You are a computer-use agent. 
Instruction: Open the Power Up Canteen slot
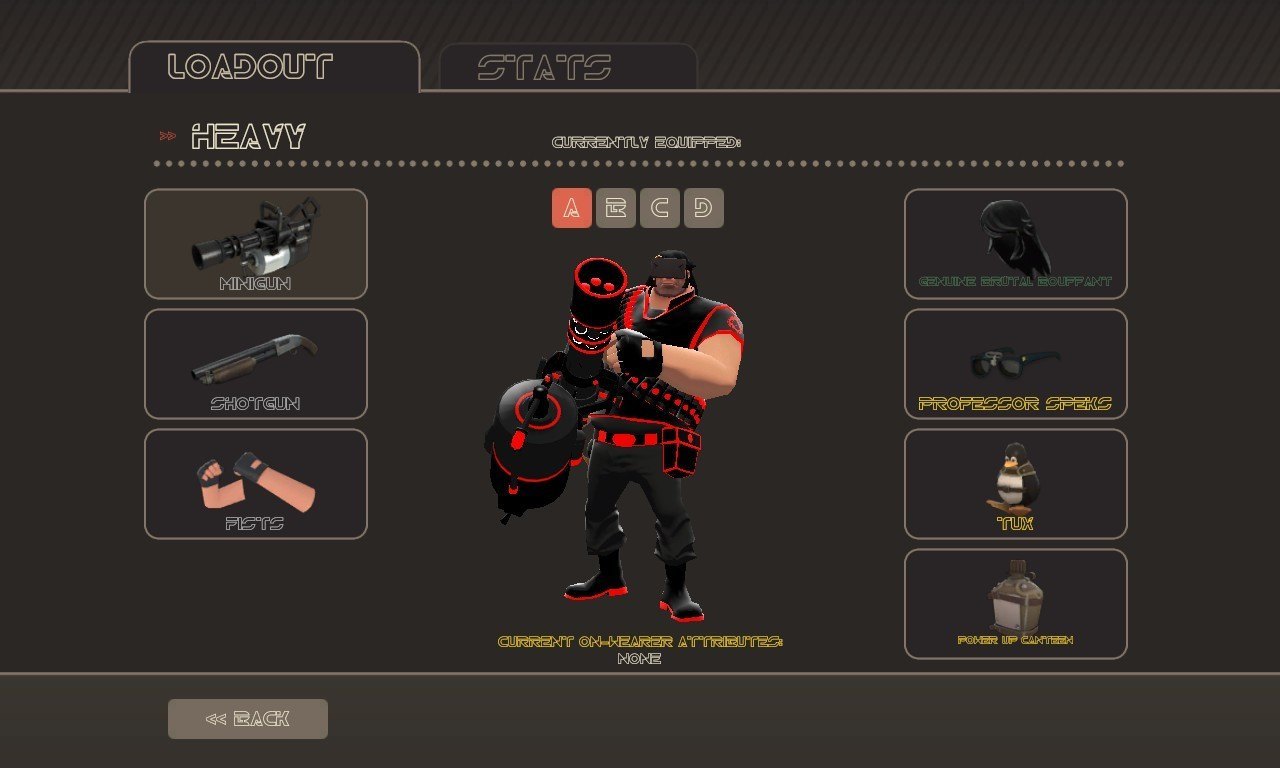(1016, 604)
